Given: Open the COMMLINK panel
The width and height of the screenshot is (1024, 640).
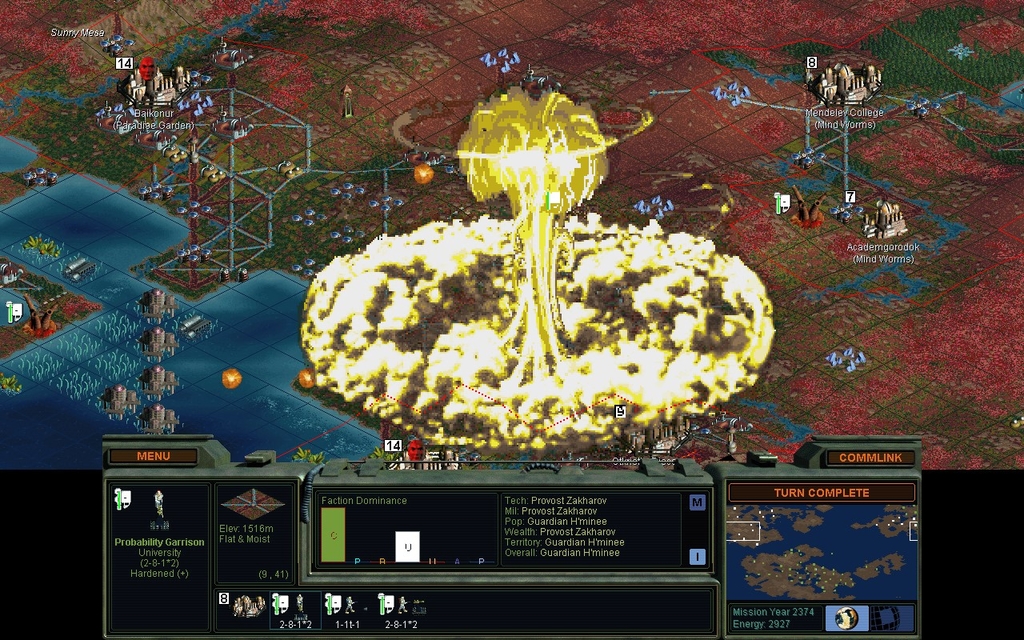Looking at the screenshot, I should pos(869,458).
